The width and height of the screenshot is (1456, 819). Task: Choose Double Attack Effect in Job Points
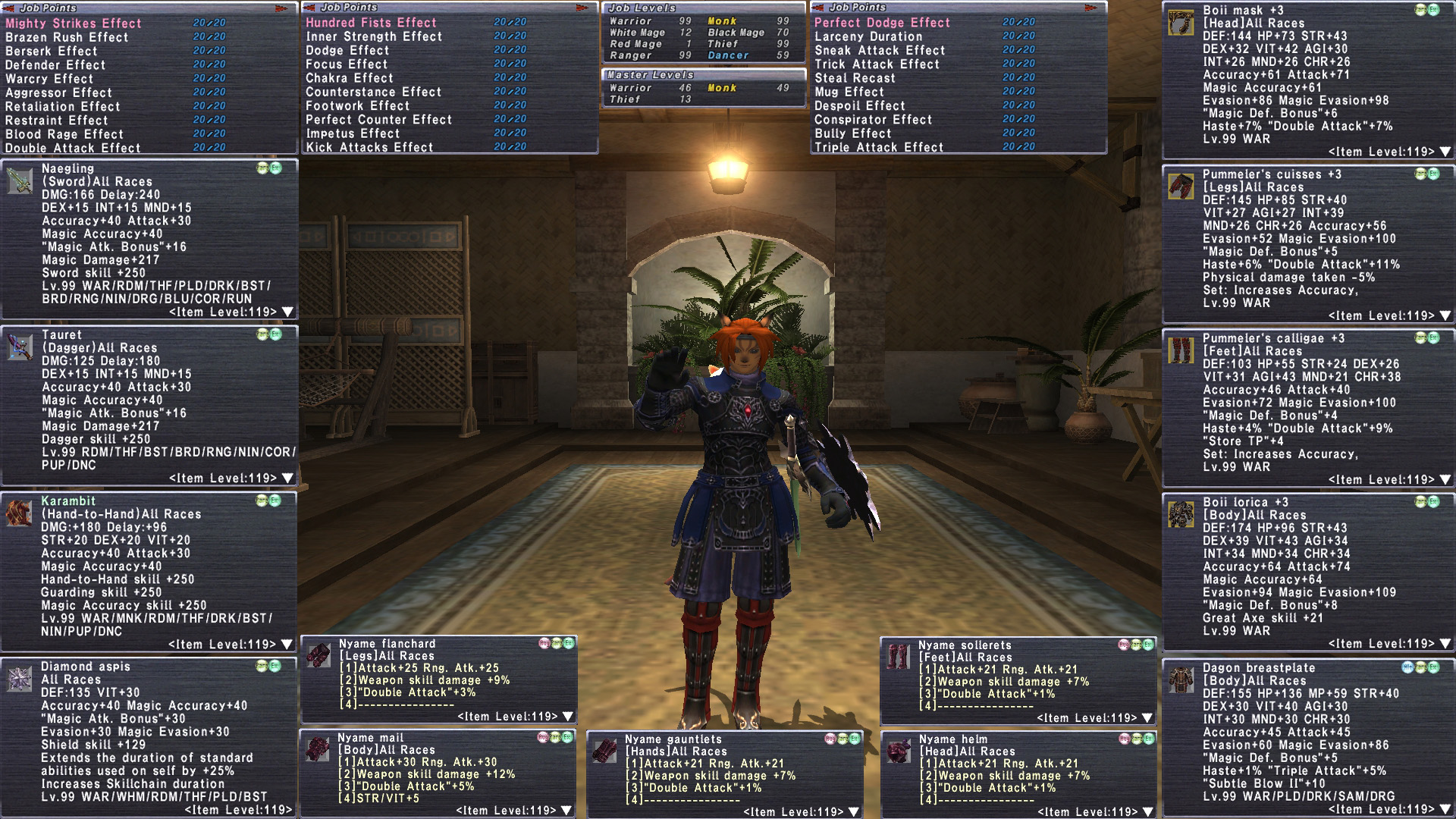[73, 148]
